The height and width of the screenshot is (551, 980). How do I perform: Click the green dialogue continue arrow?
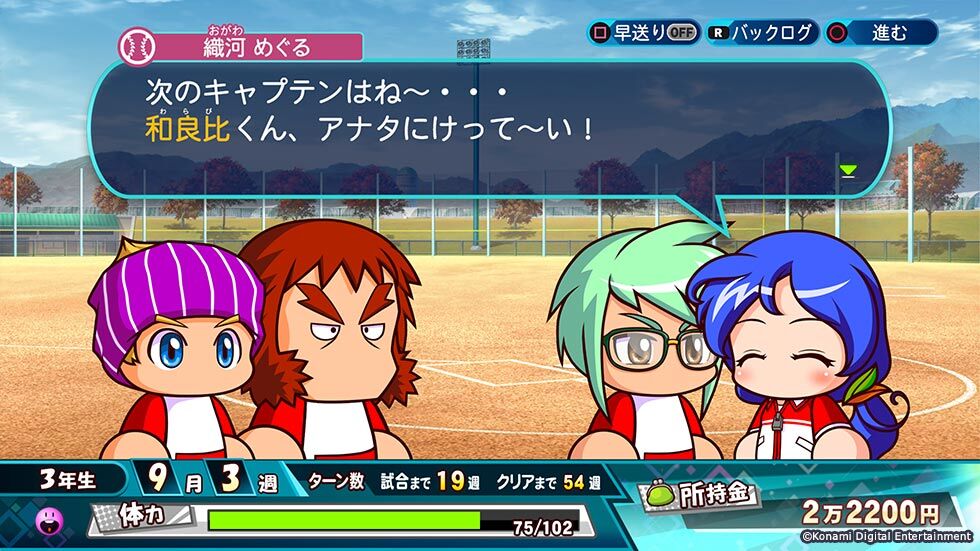(848, 171)
